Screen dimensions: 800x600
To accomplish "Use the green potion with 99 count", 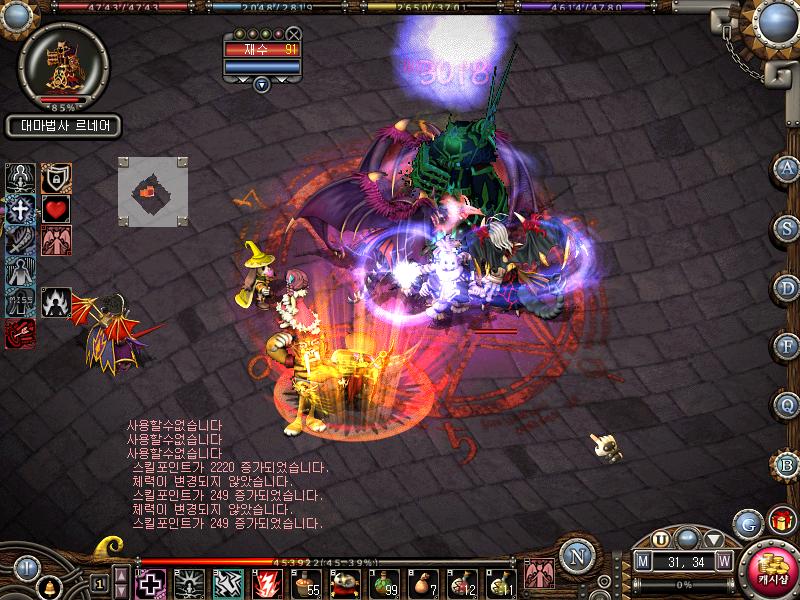I will [384, 582].
